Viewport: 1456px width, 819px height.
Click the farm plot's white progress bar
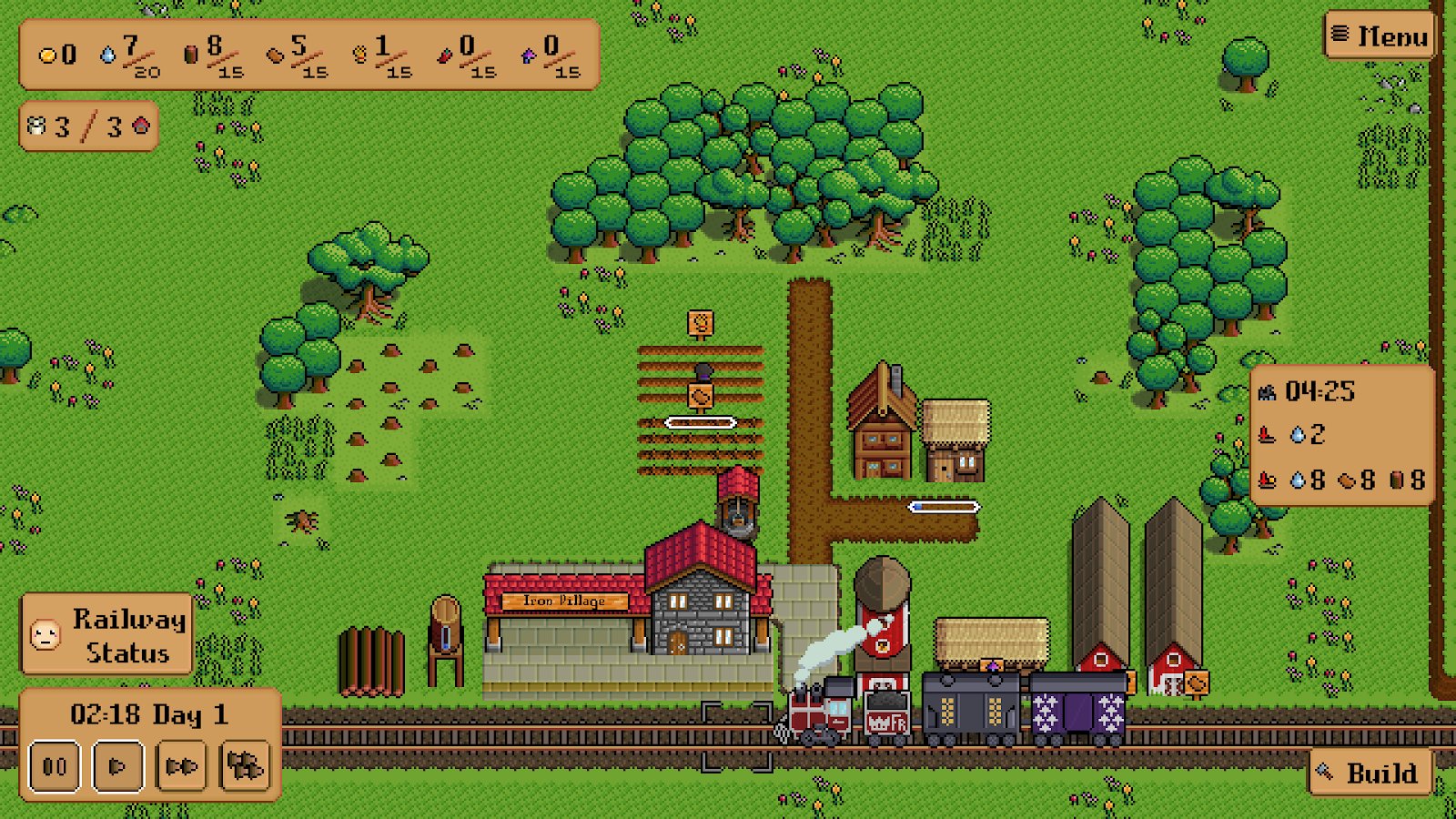pyautogui.click(x=701, y=421)
